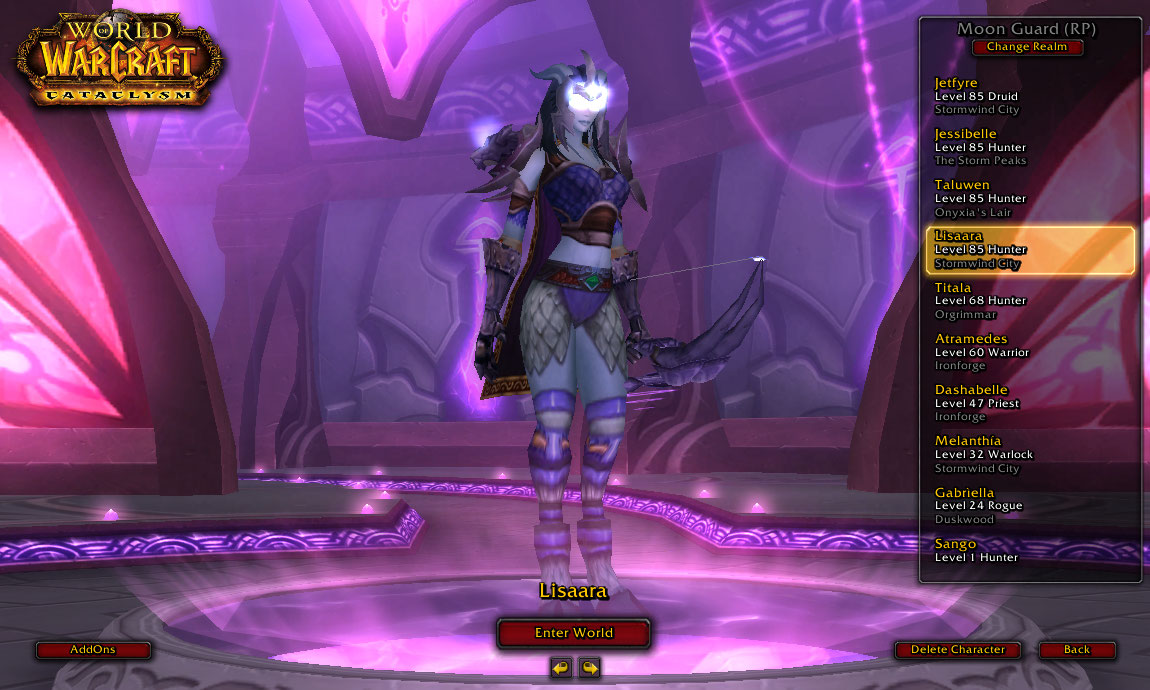Change Realm from Moon Guard

coord(1027,47)
